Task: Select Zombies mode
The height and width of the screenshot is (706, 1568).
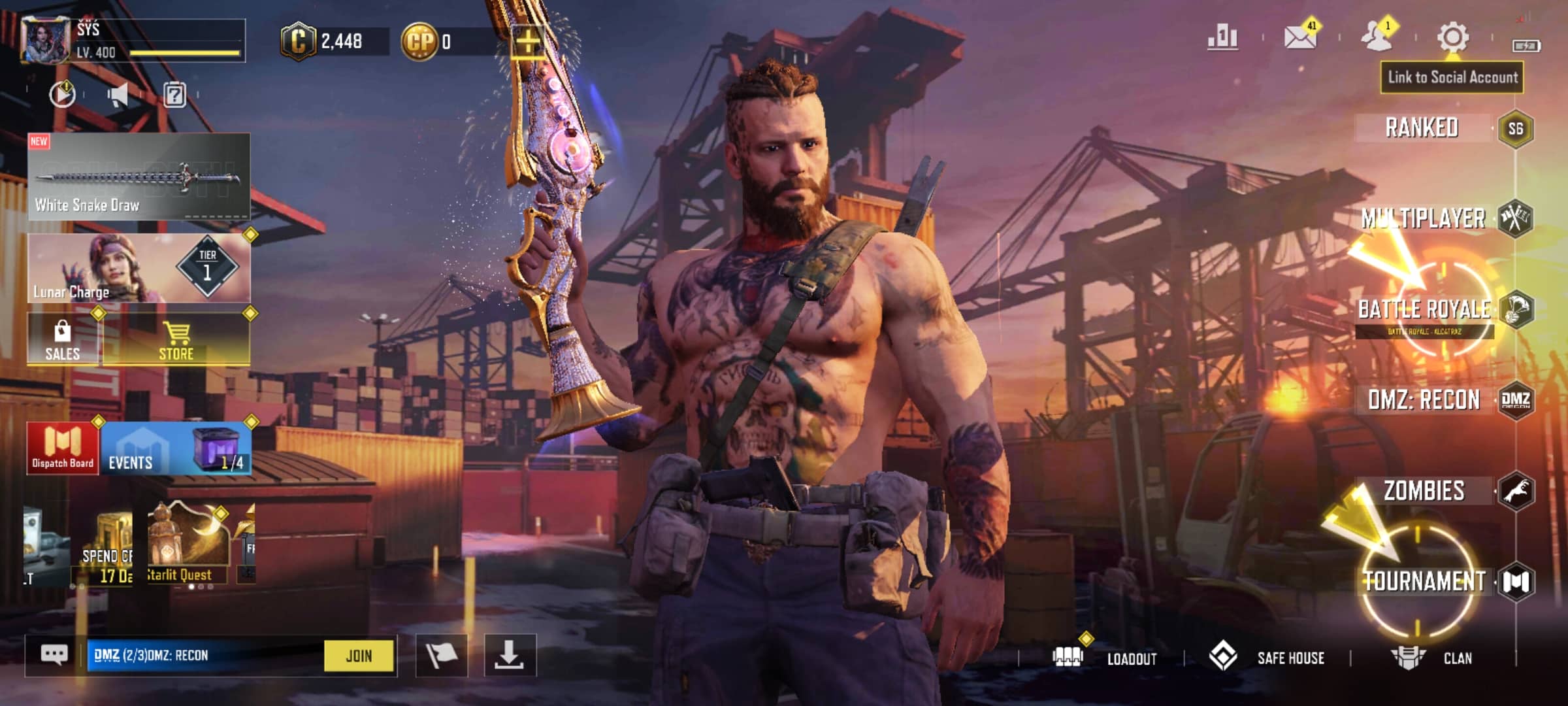Action: pyautogui.click(x=1424, y=491)
